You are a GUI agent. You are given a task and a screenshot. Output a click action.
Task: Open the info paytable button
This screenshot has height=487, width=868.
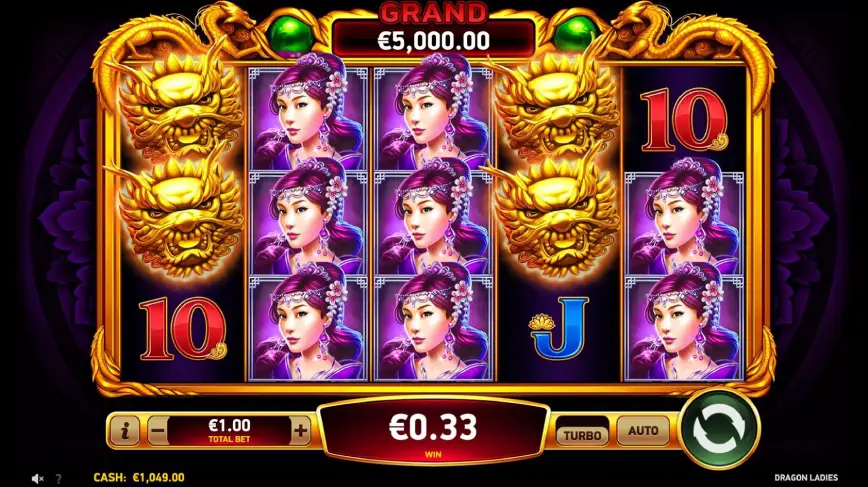click(x=124, y=431)
